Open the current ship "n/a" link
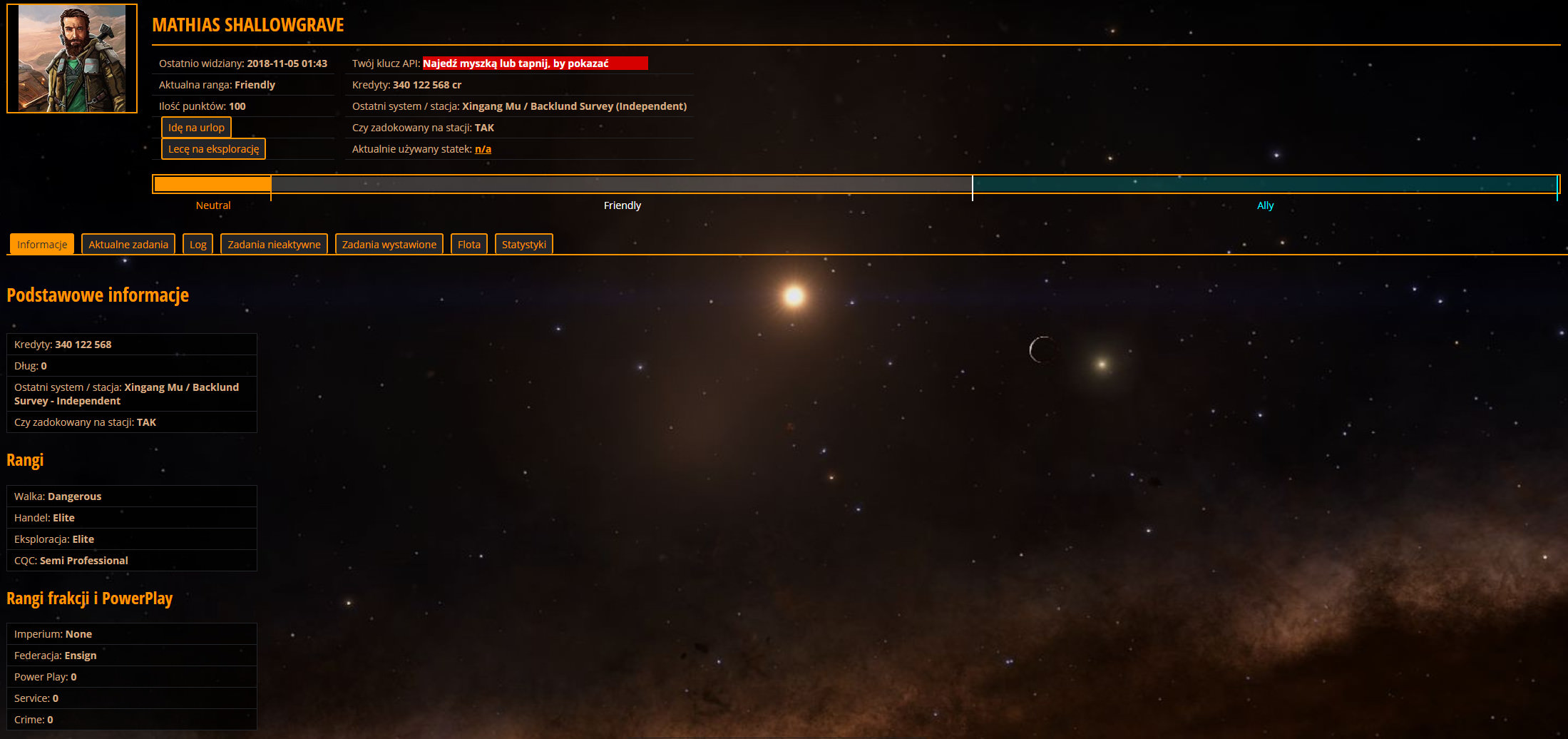This screenshot has height=739, width=1568. tap(483, 149)
